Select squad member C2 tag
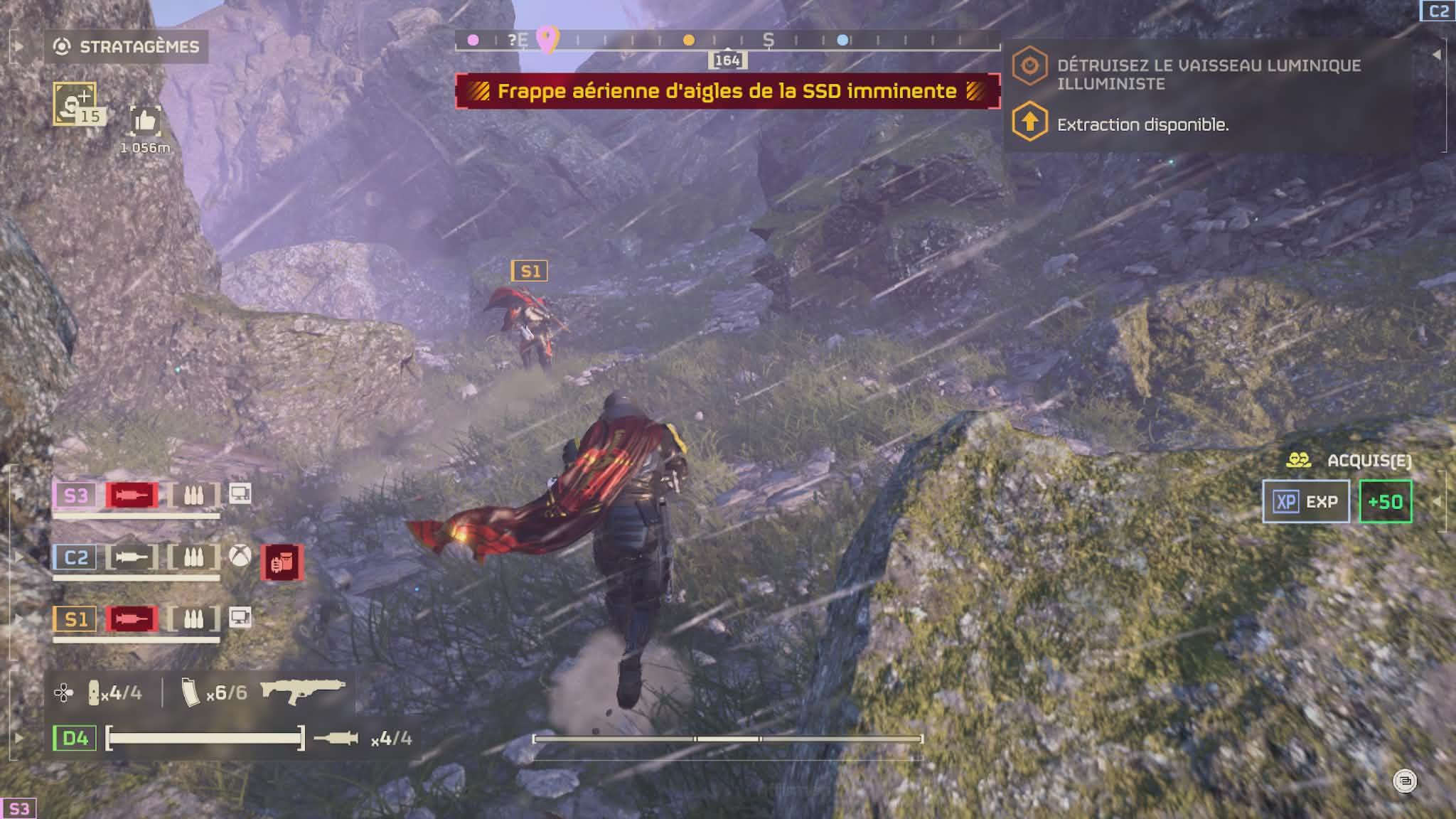 pos(75,557)
